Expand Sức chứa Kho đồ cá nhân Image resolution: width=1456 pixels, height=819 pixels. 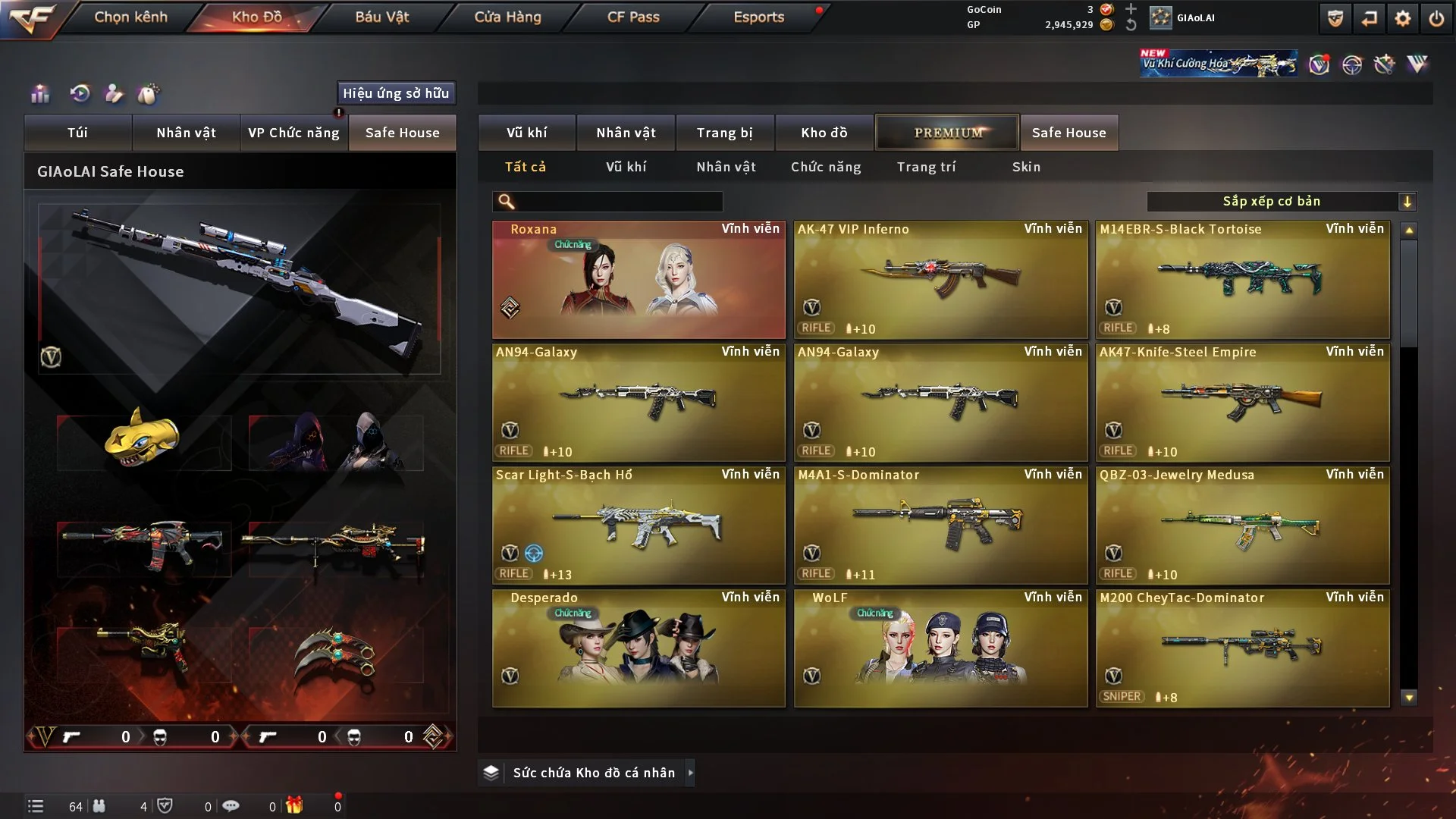coord(690,773)
